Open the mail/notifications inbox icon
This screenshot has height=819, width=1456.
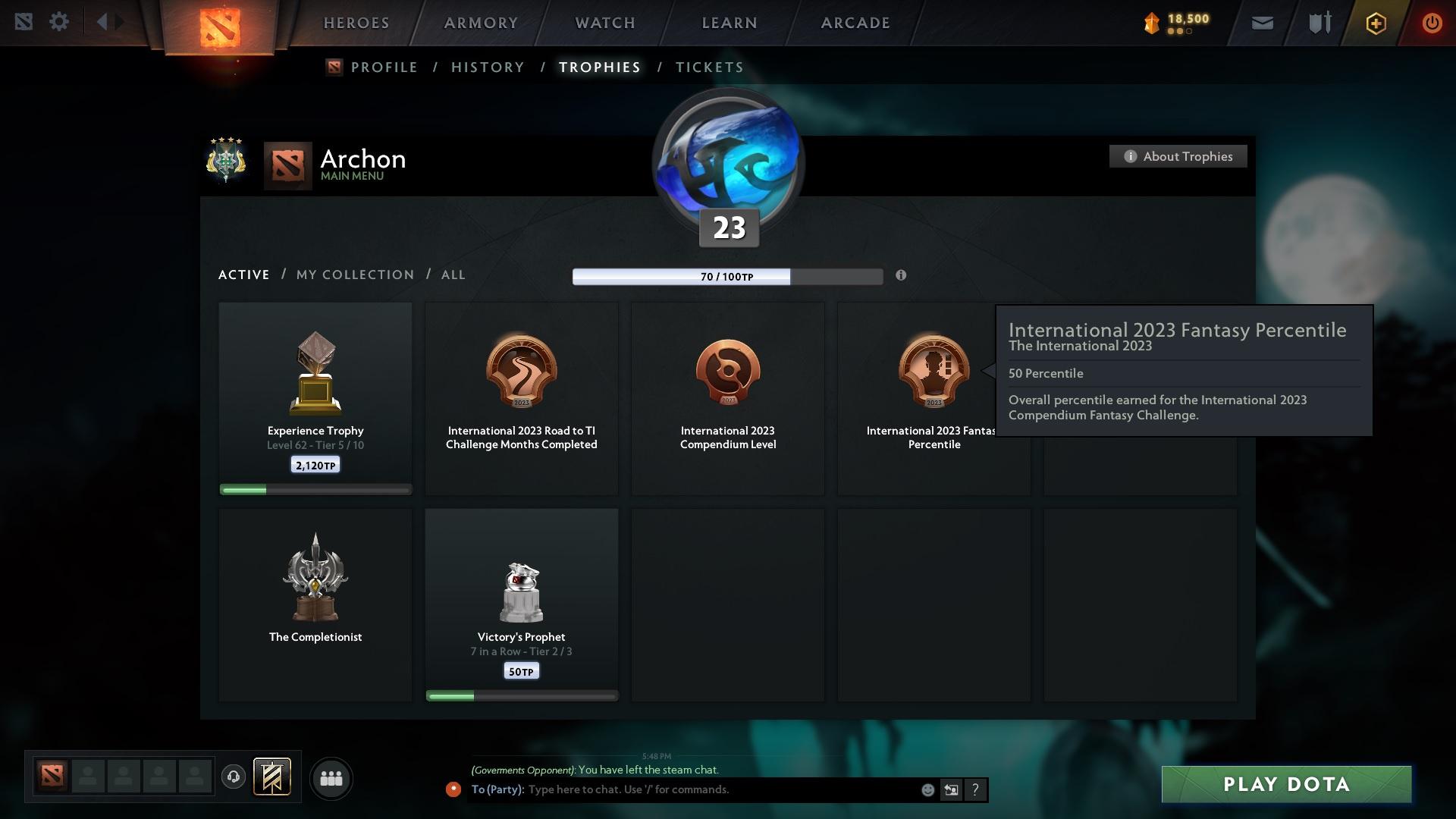pyautogui.click(x=1261, y=23)
